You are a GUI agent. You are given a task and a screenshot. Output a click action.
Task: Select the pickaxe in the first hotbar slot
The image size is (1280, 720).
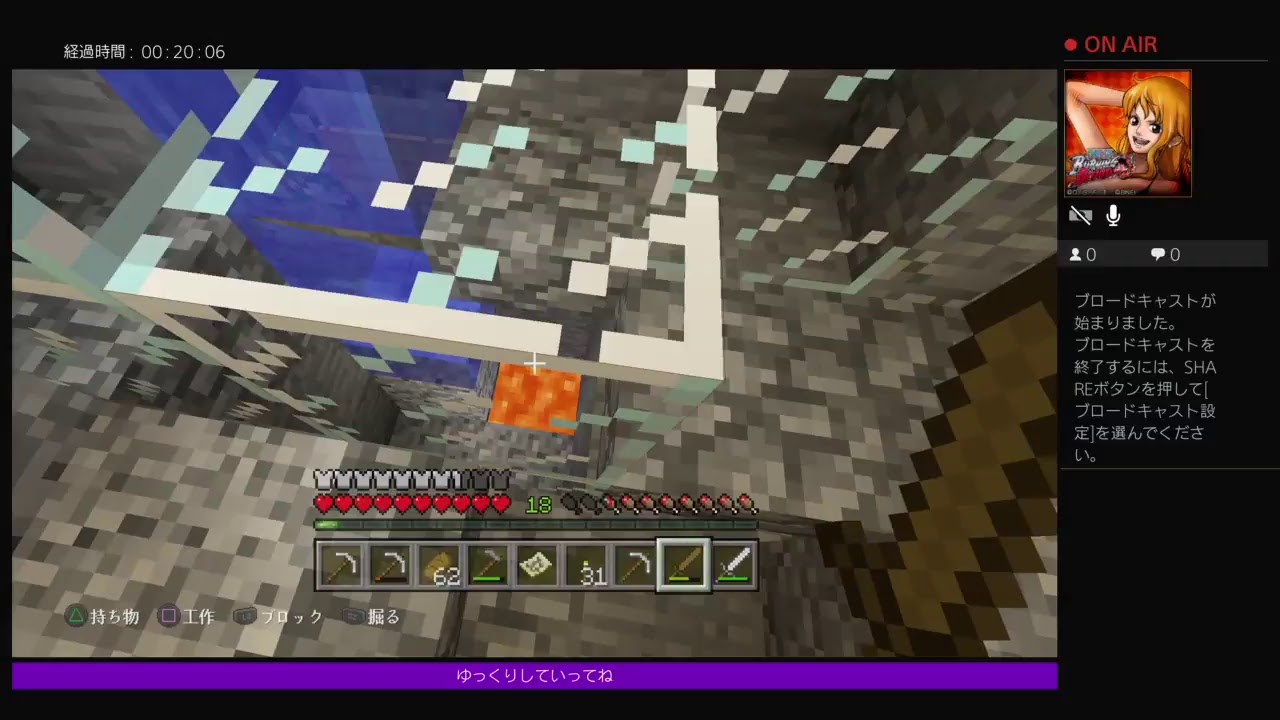pyautogui.click(x=341, y=565)
